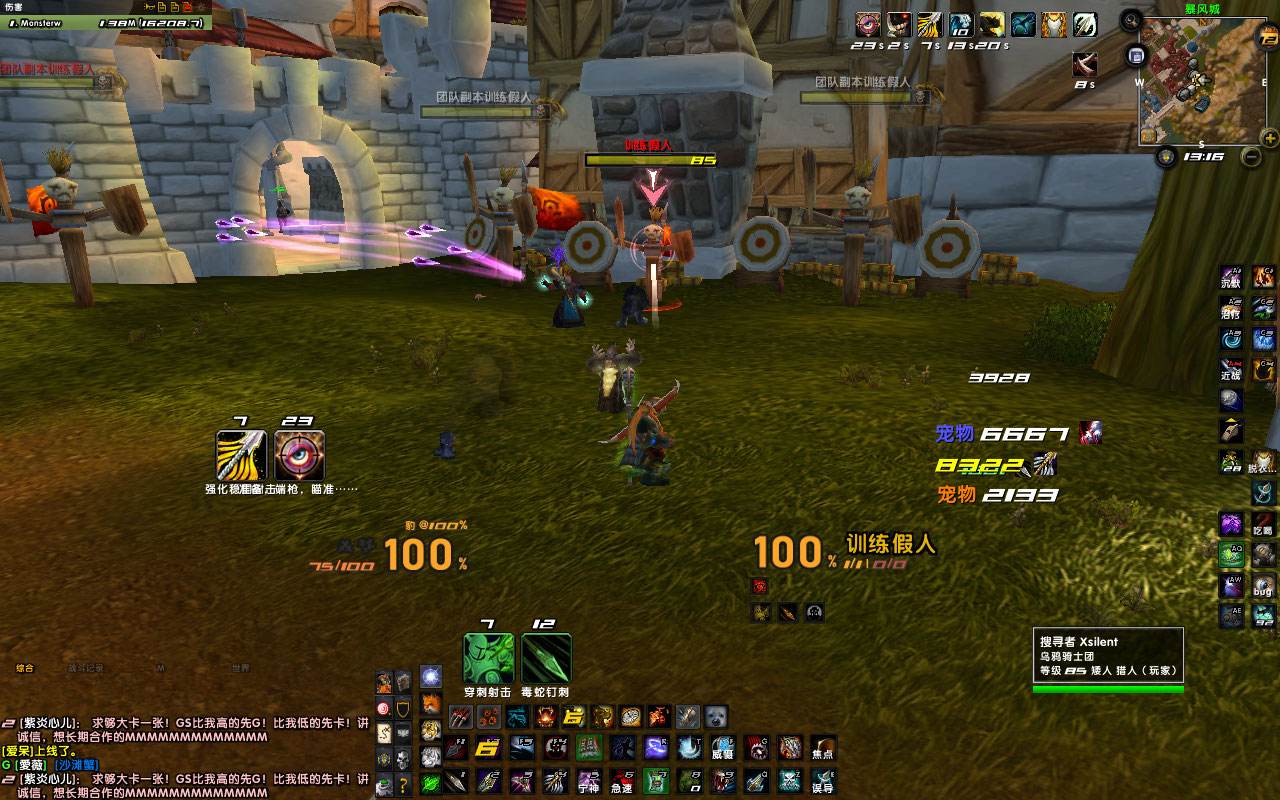
Task: Cast the 误导 misdirection ability
Action: point(823,780)
